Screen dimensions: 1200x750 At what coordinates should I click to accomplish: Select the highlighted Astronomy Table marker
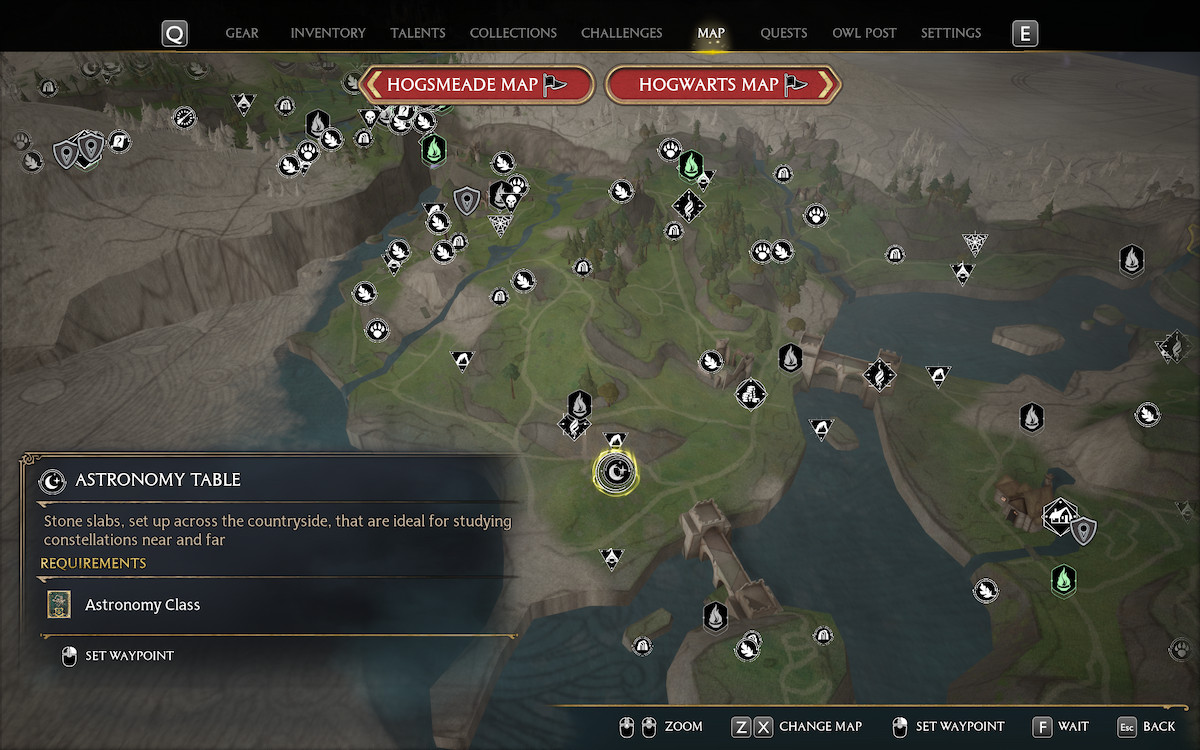click(612, 471)
